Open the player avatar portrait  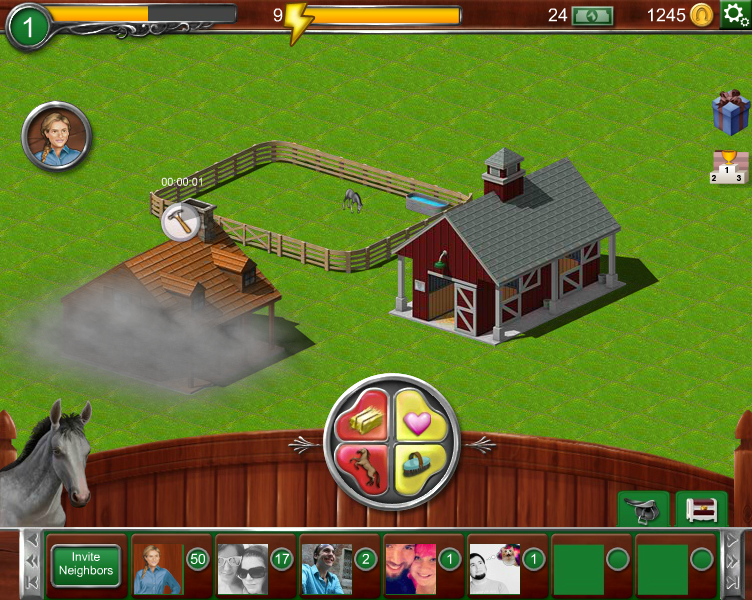pyautogui.click(x=56, y=137)
